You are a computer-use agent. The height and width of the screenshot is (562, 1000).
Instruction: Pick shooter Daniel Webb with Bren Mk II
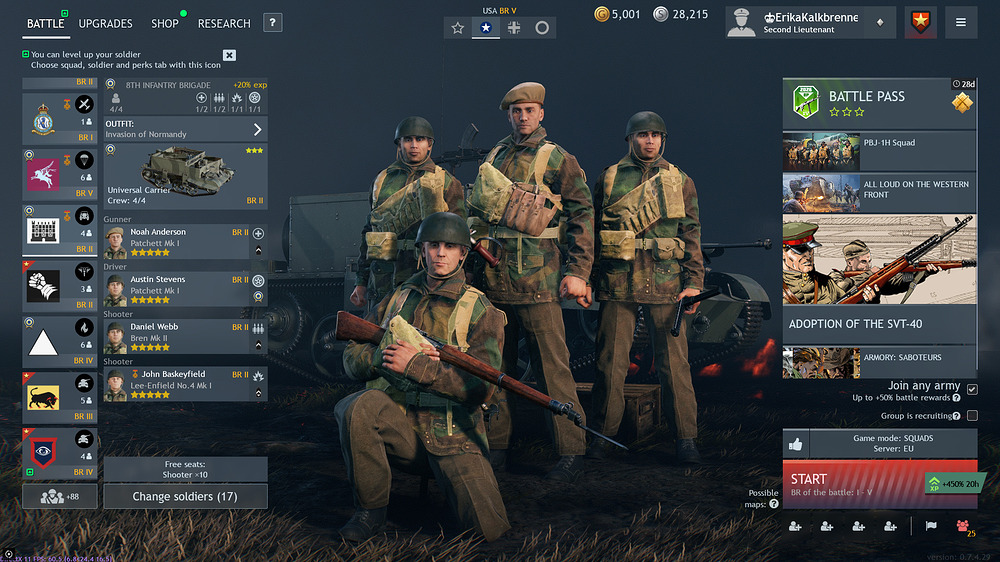point(176,337)
